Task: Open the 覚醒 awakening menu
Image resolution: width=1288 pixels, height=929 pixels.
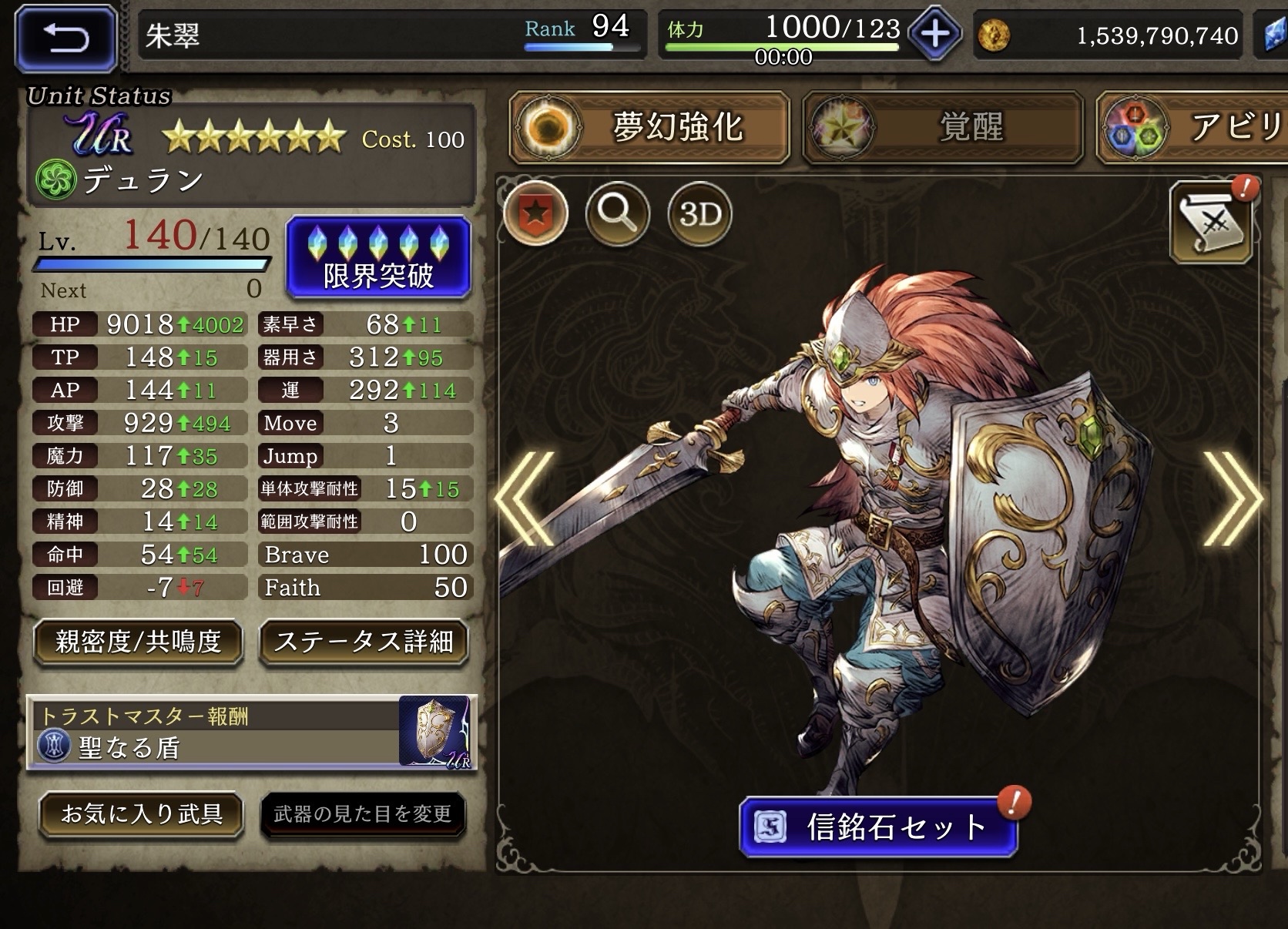Action: [942, 127]
